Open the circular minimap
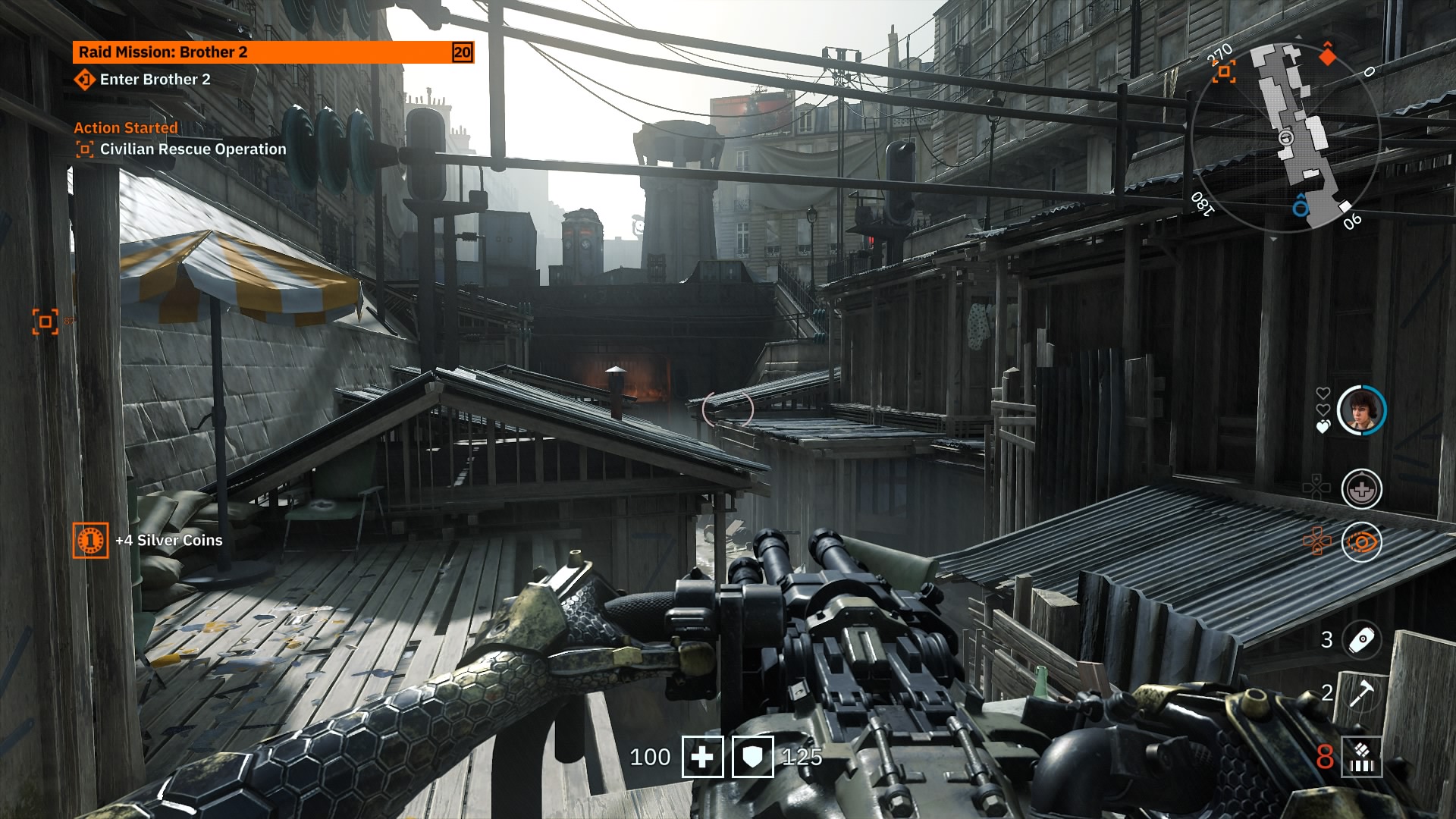This screenshot has height=819, width=1456. coord(1285,136)
